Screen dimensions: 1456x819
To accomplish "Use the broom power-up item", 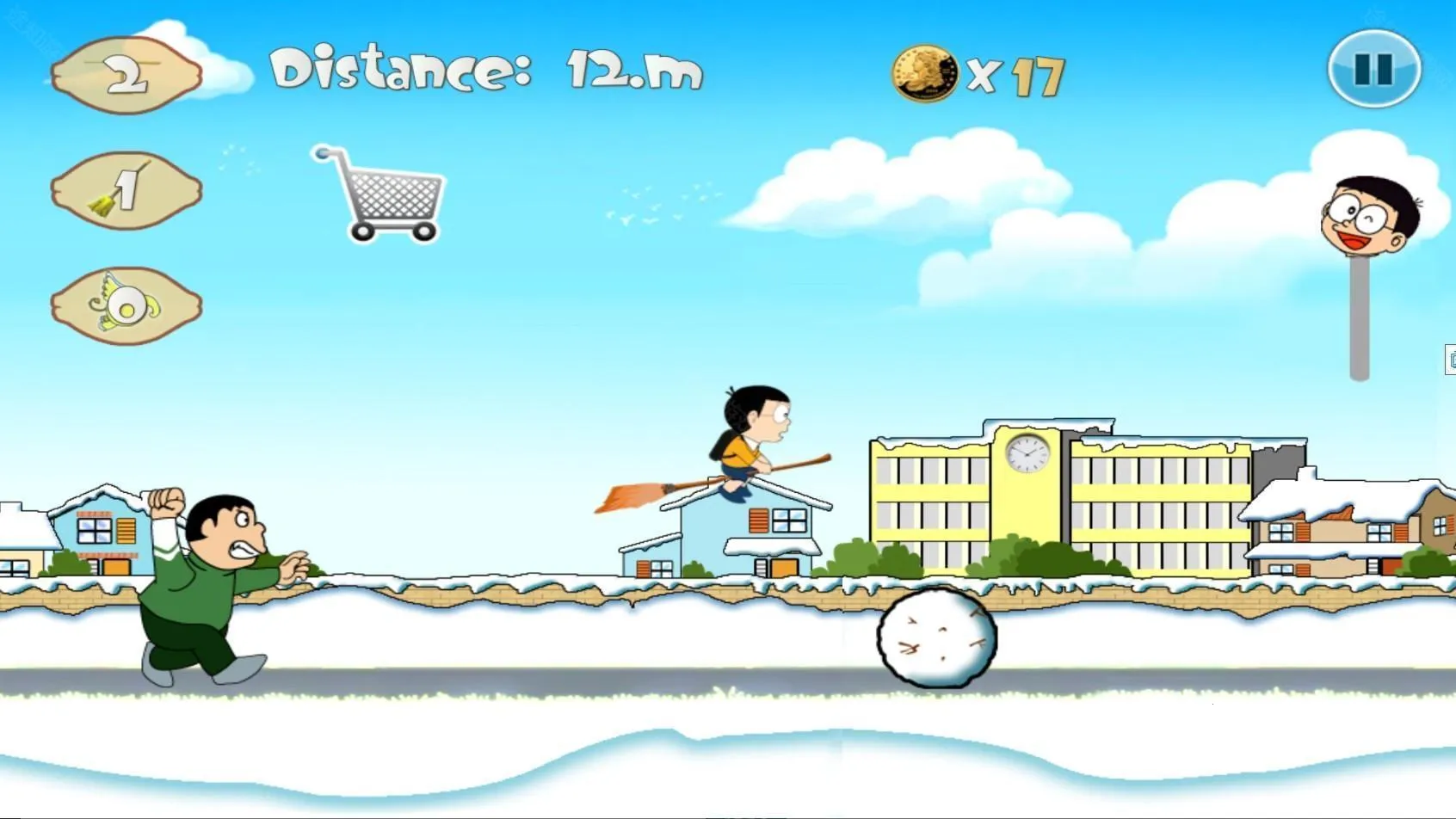I will pos(126,190).
